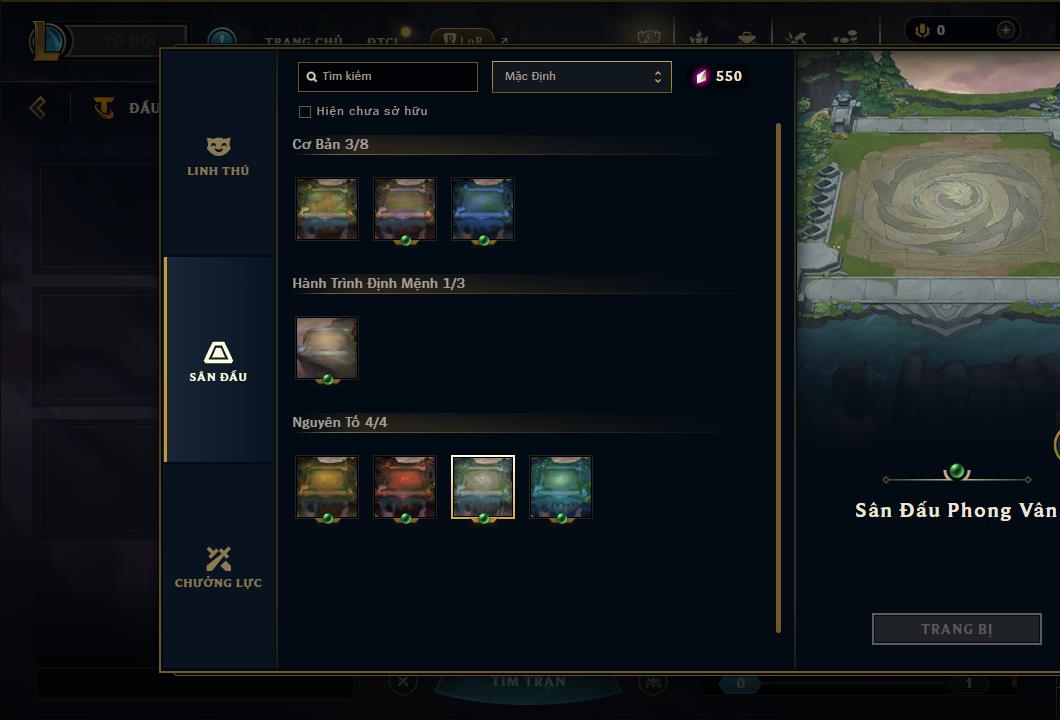Choose the blue Cơ Bản arena thumbnail
This screenshot has width=1060, height=720.
click(483, 209)
